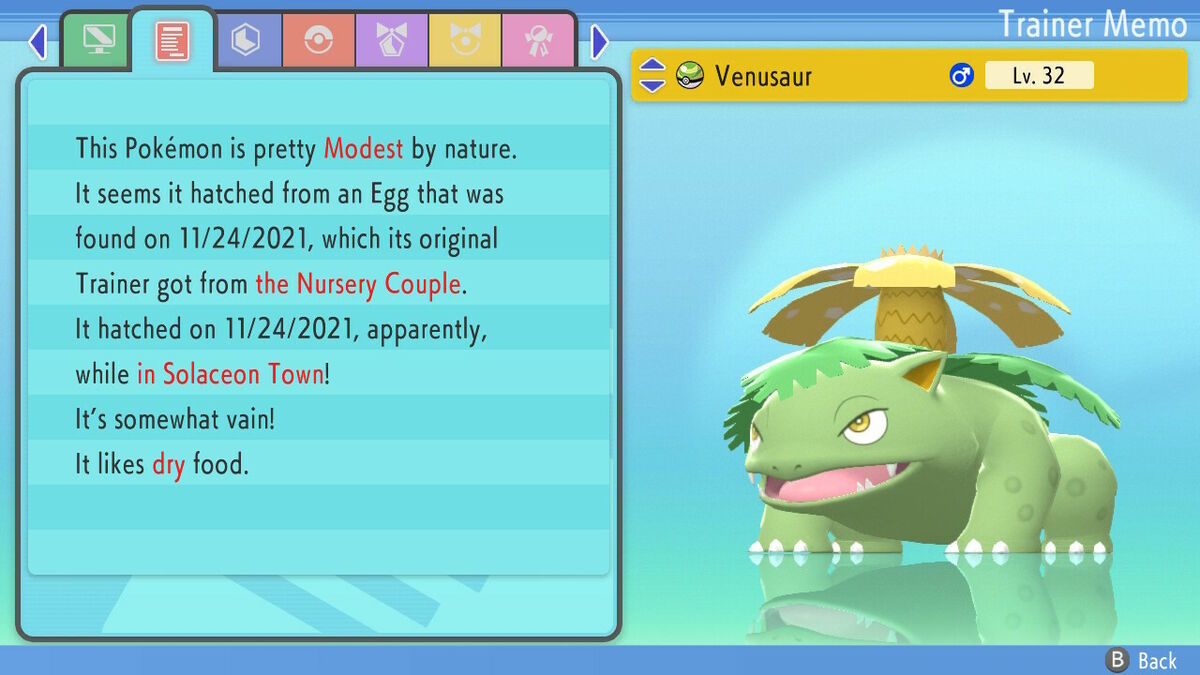Select the red Trainer Memo tab
Viewport: 1200px width, 675px height.
coord(172,41)
